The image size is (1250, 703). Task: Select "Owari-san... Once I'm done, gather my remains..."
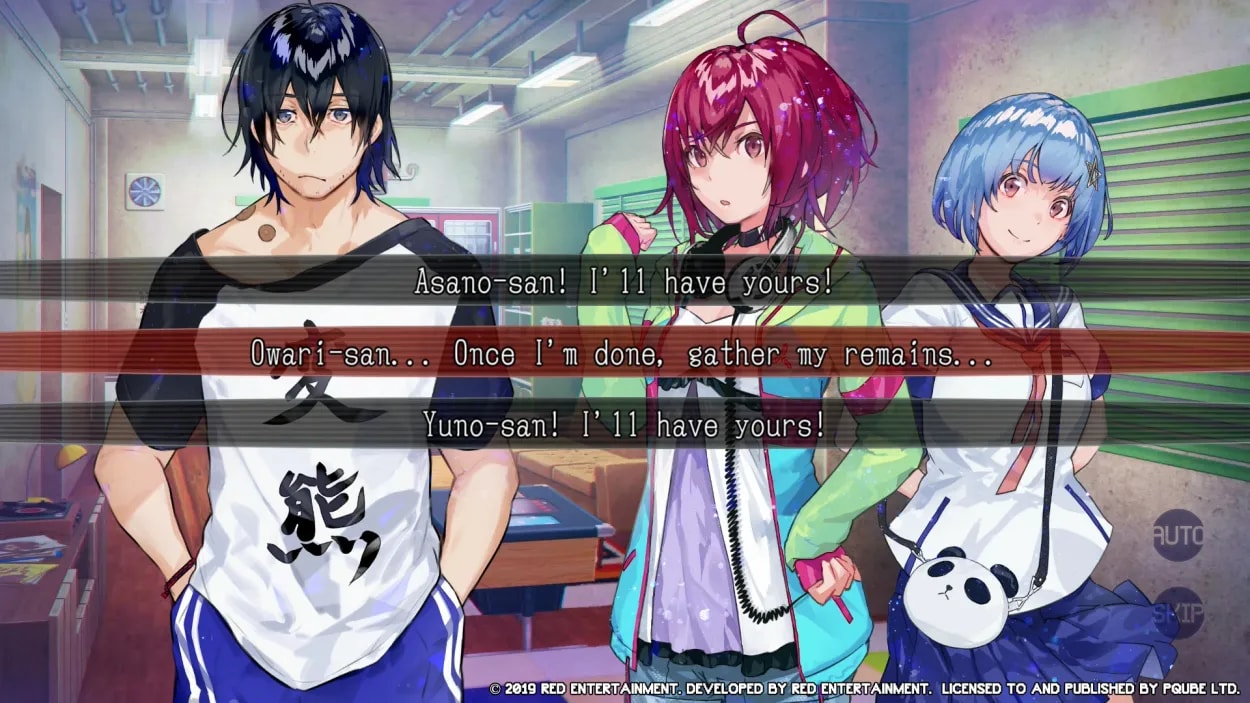pos(624,354)
